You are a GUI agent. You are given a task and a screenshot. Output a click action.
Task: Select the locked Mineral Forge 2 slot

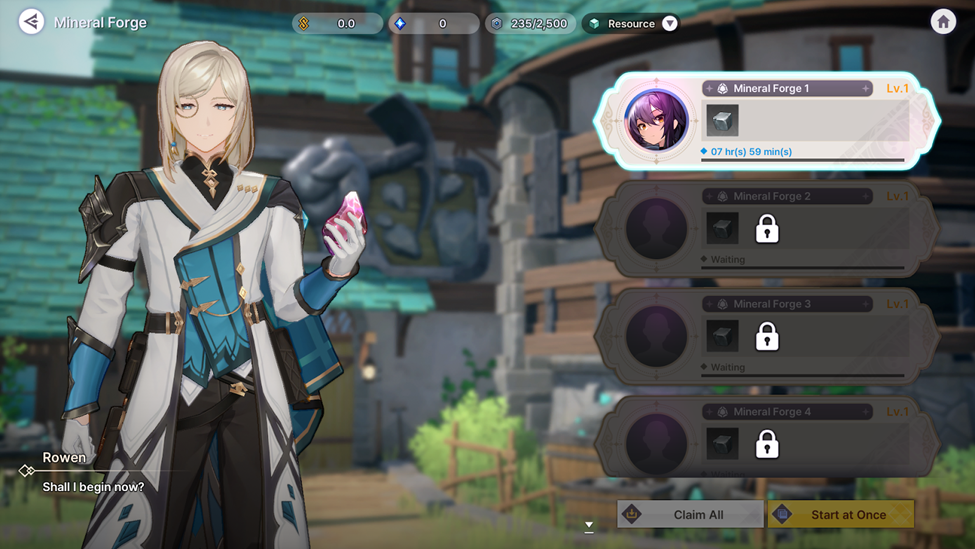767,229
